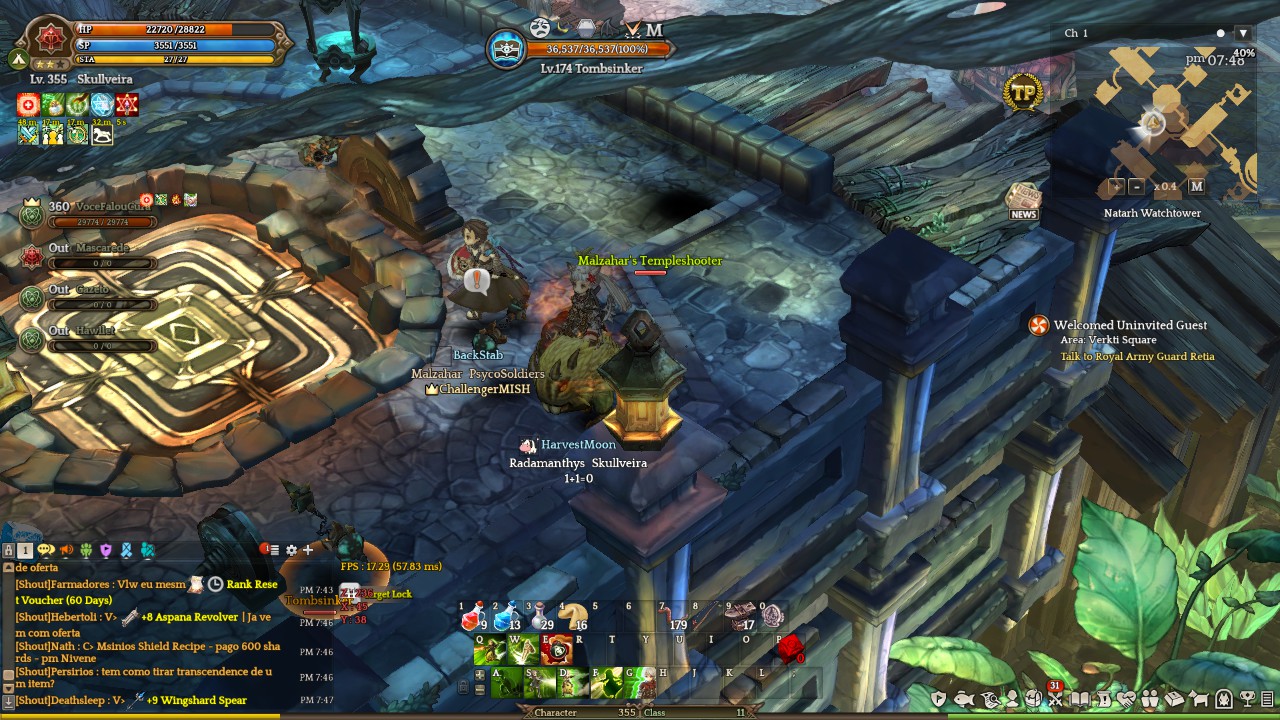Viewport: 1280px width, 720px height.
Task: Switch to the megaphone shout chat tab
Action: [x=66, y=550]
